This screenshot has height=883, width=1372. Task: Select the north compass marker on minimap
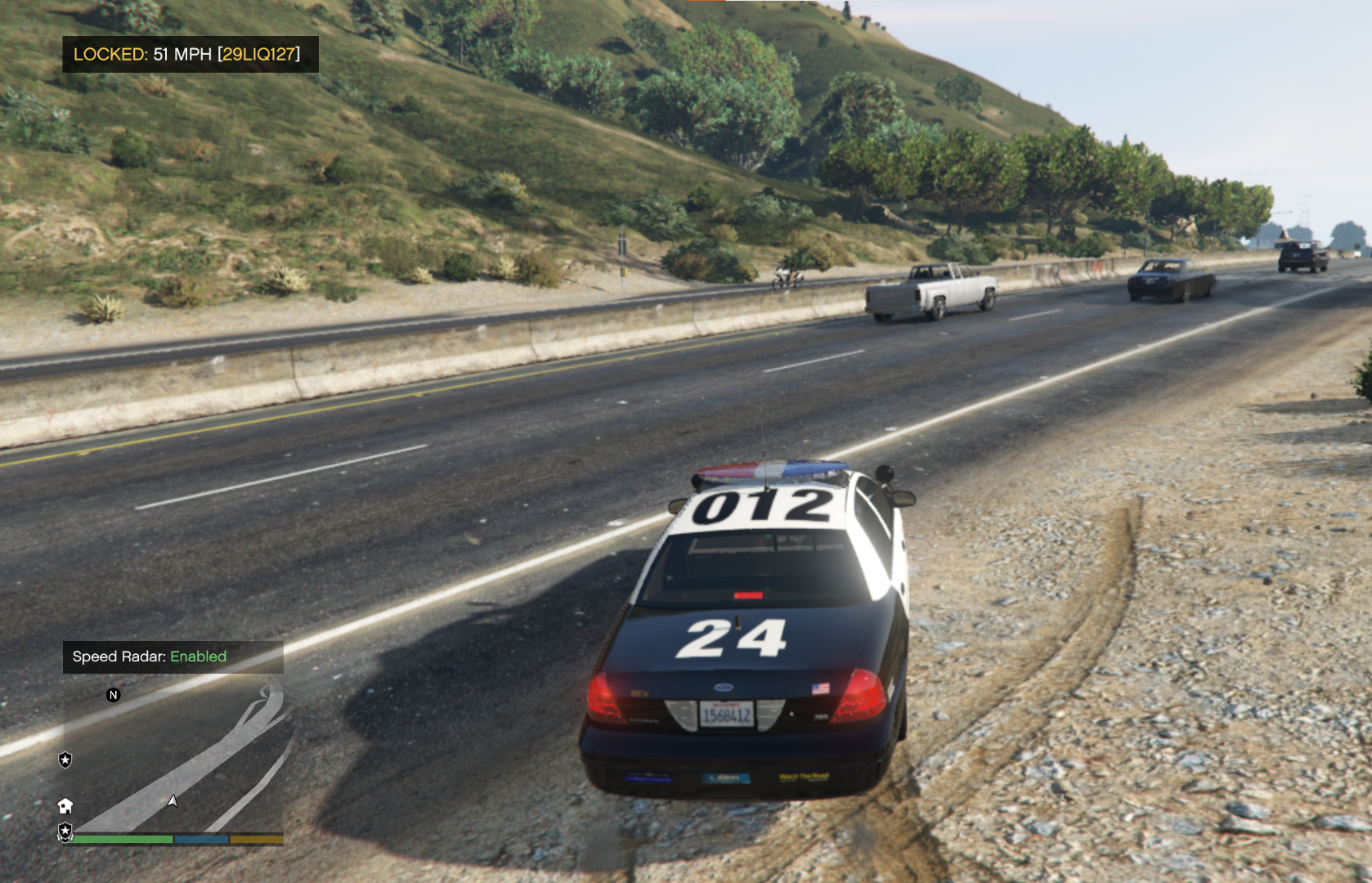114,695
